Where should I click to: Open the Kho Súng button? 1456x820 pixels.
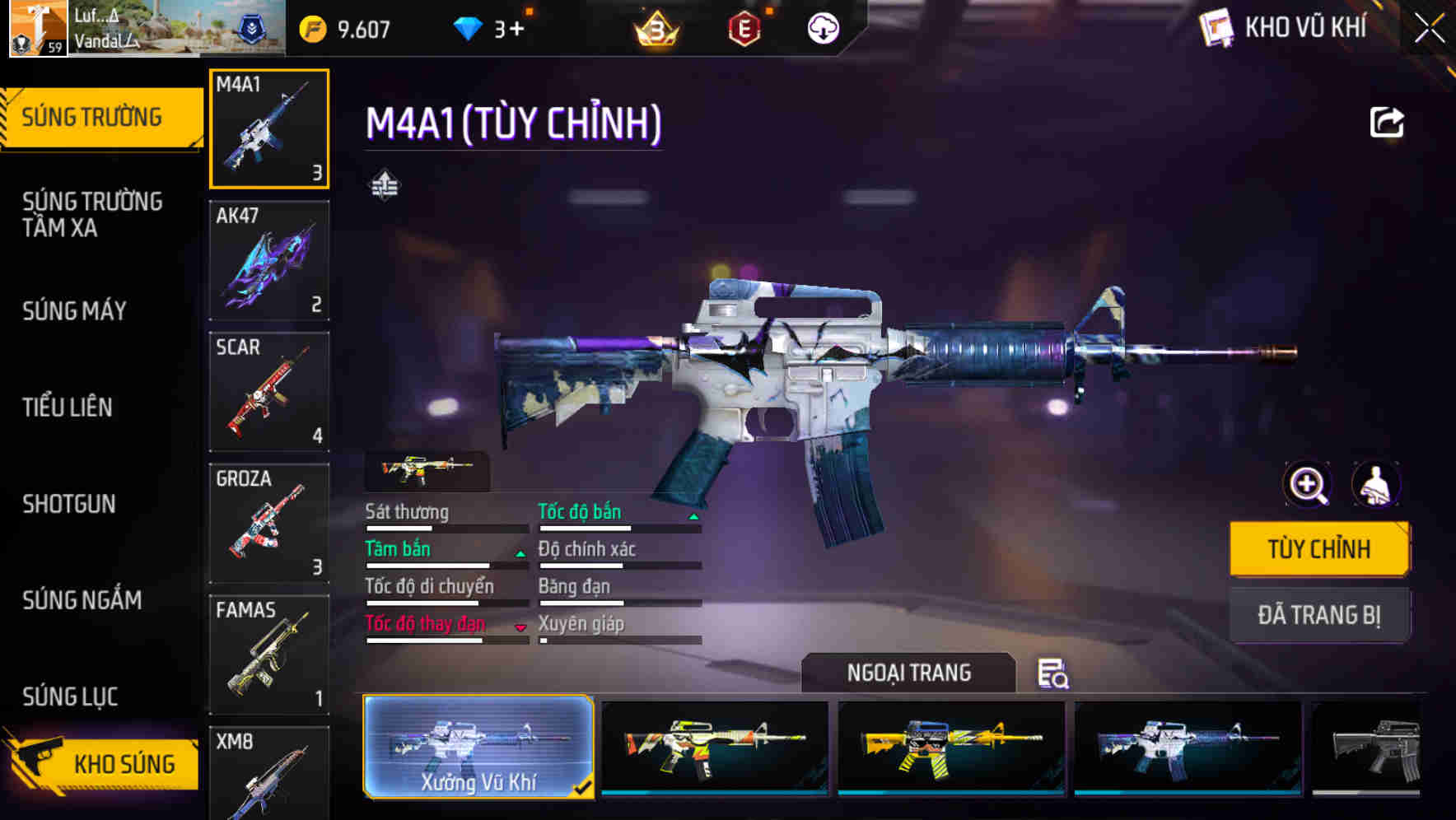(103, 763)
